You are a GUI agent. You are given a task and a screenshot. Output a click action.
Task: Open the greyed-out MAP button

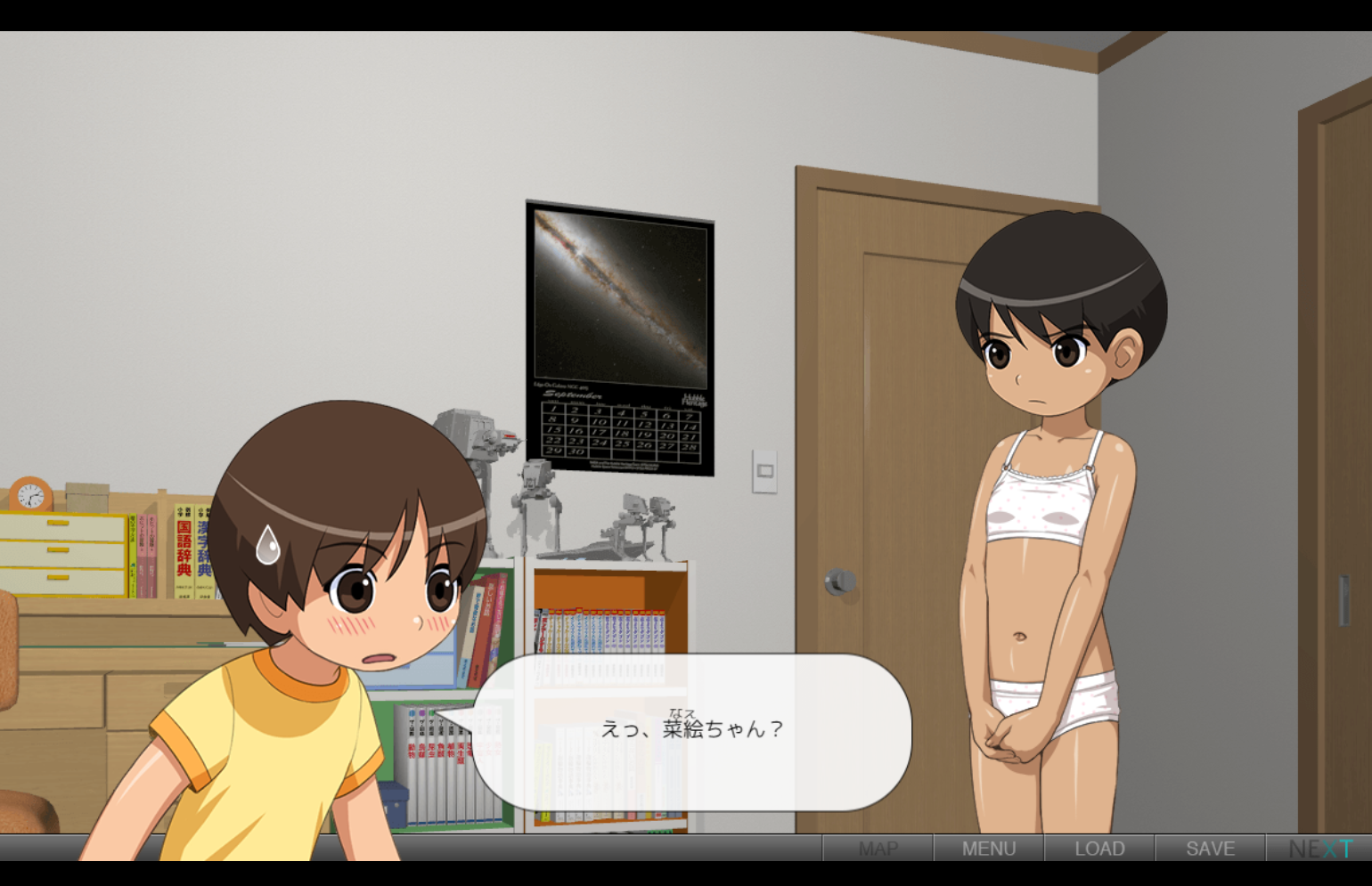coord(878,849)
